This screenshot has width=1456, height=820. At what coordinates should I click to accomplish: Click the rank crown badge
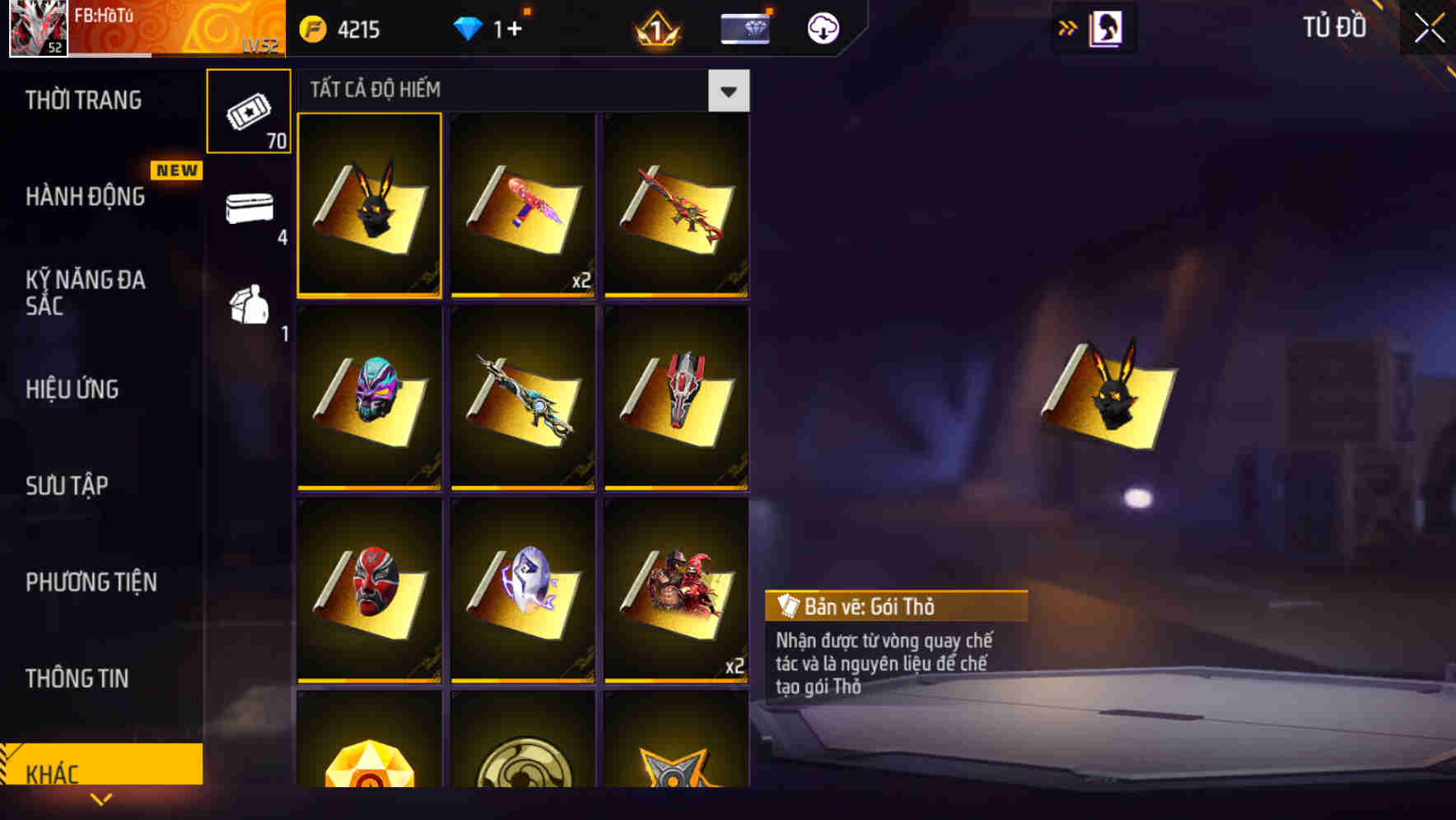(655, 27)
